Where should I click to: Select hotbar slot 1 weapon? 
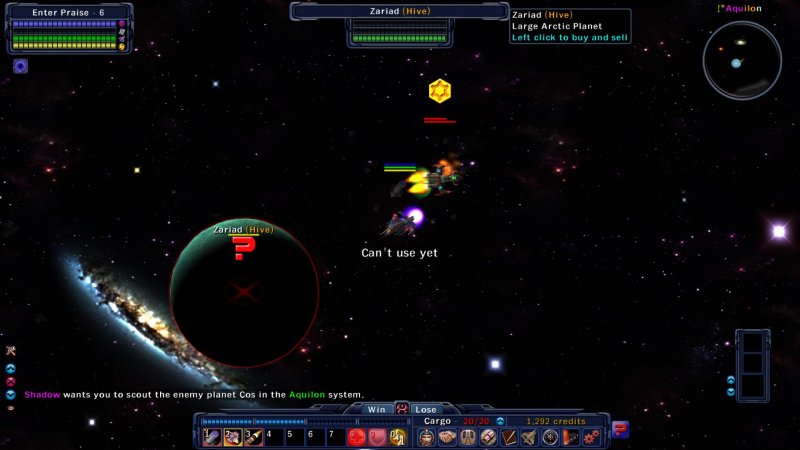(211, 437)
